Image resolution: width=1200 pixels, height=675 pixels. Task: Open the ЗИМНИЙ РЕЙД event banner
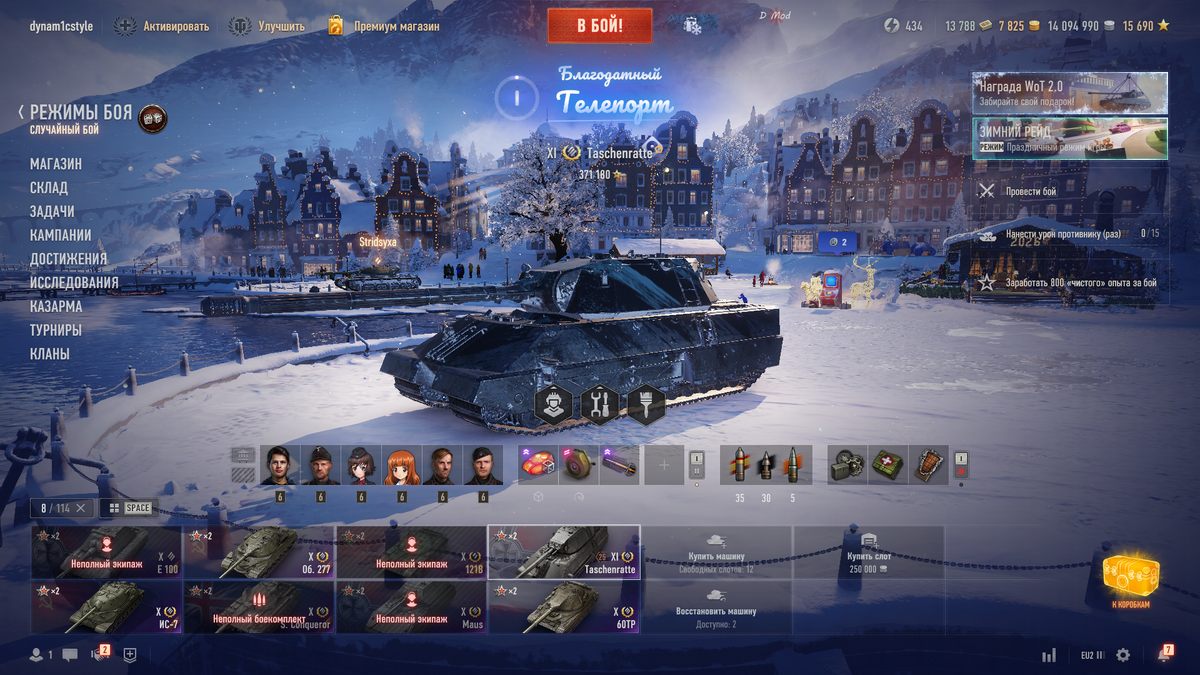[x=1069, y=139]
